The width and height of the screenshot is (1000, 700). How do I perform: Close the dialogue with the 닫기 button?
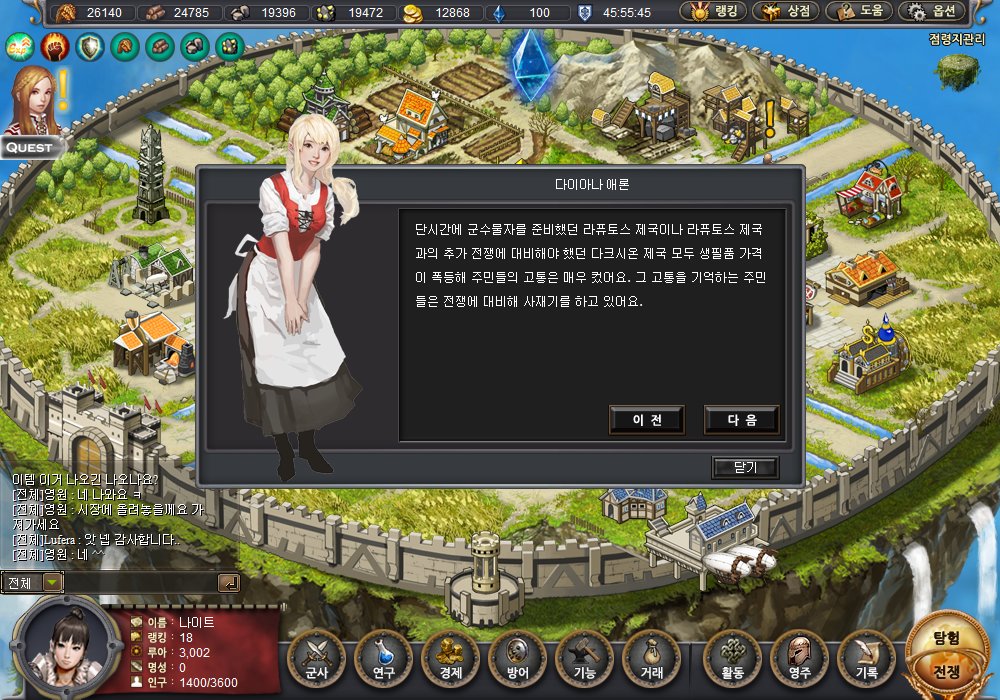pos(744,467)
